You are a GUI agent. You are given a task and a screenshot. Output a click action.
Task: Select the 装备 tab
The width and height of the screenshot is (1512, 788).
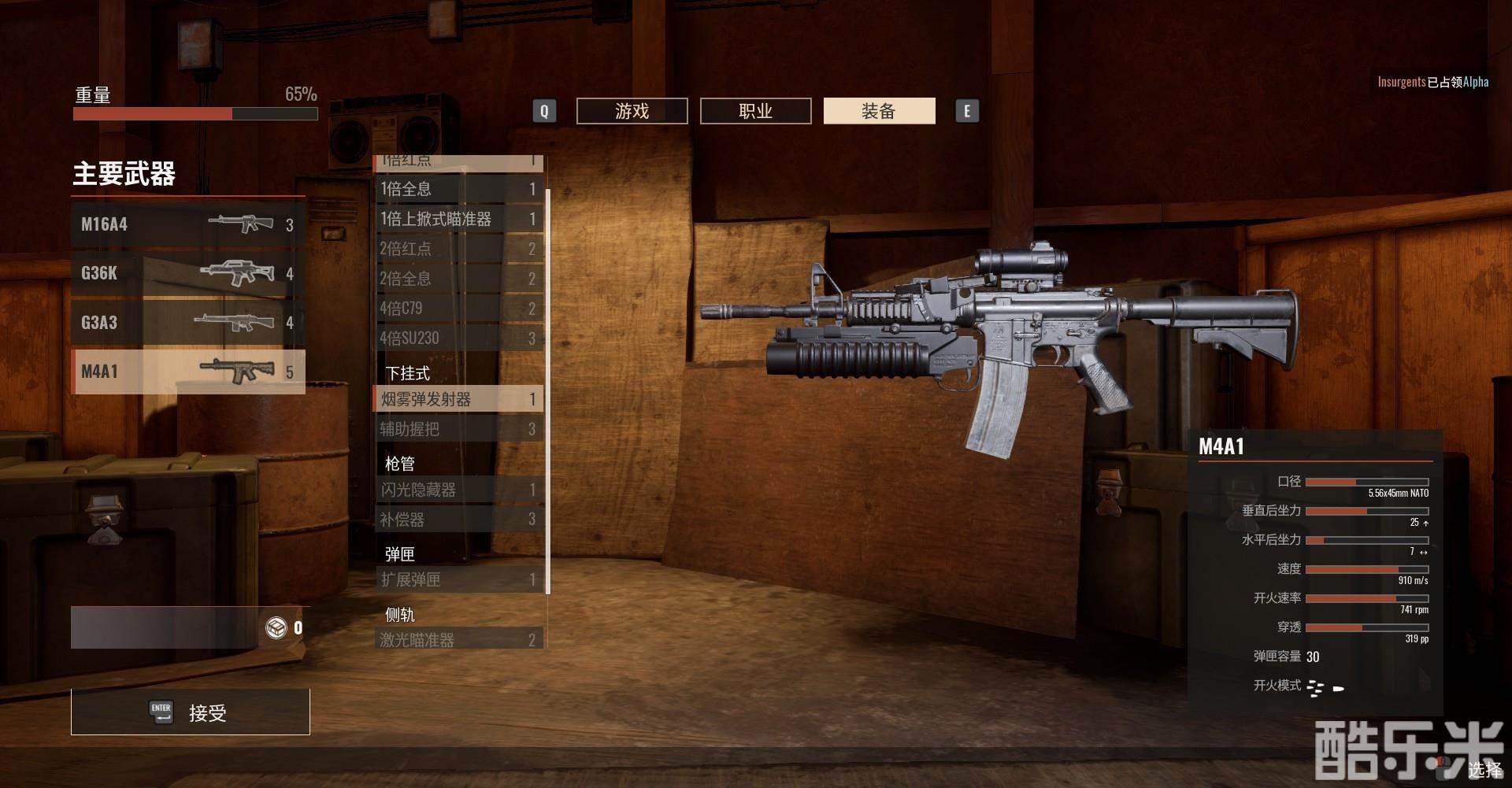pos(879,111)
